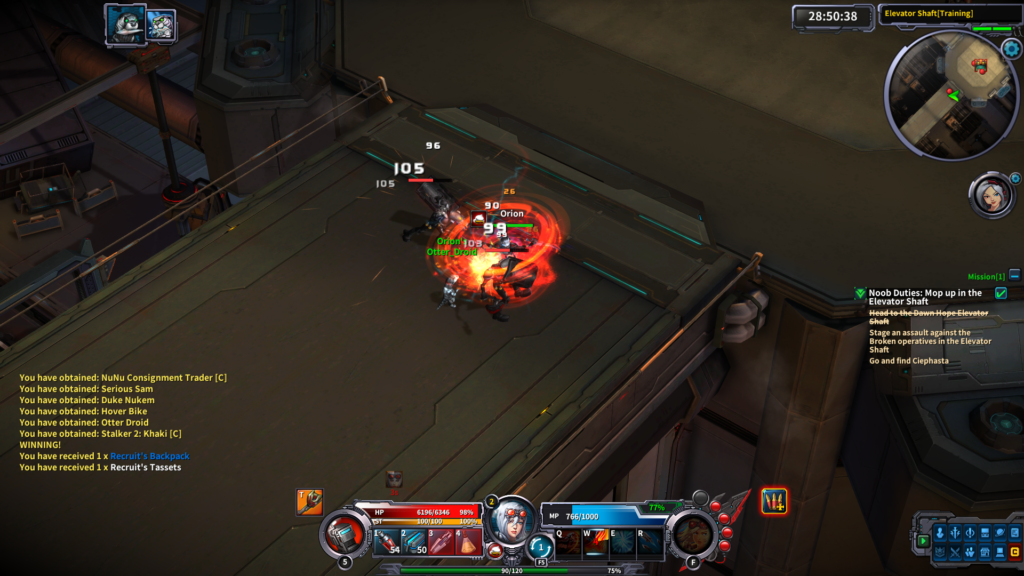Screen dimensions: 1024x576
Task: Select the silver-haired companion portrait
Action: pyautogui.click(x=990, y=196)
